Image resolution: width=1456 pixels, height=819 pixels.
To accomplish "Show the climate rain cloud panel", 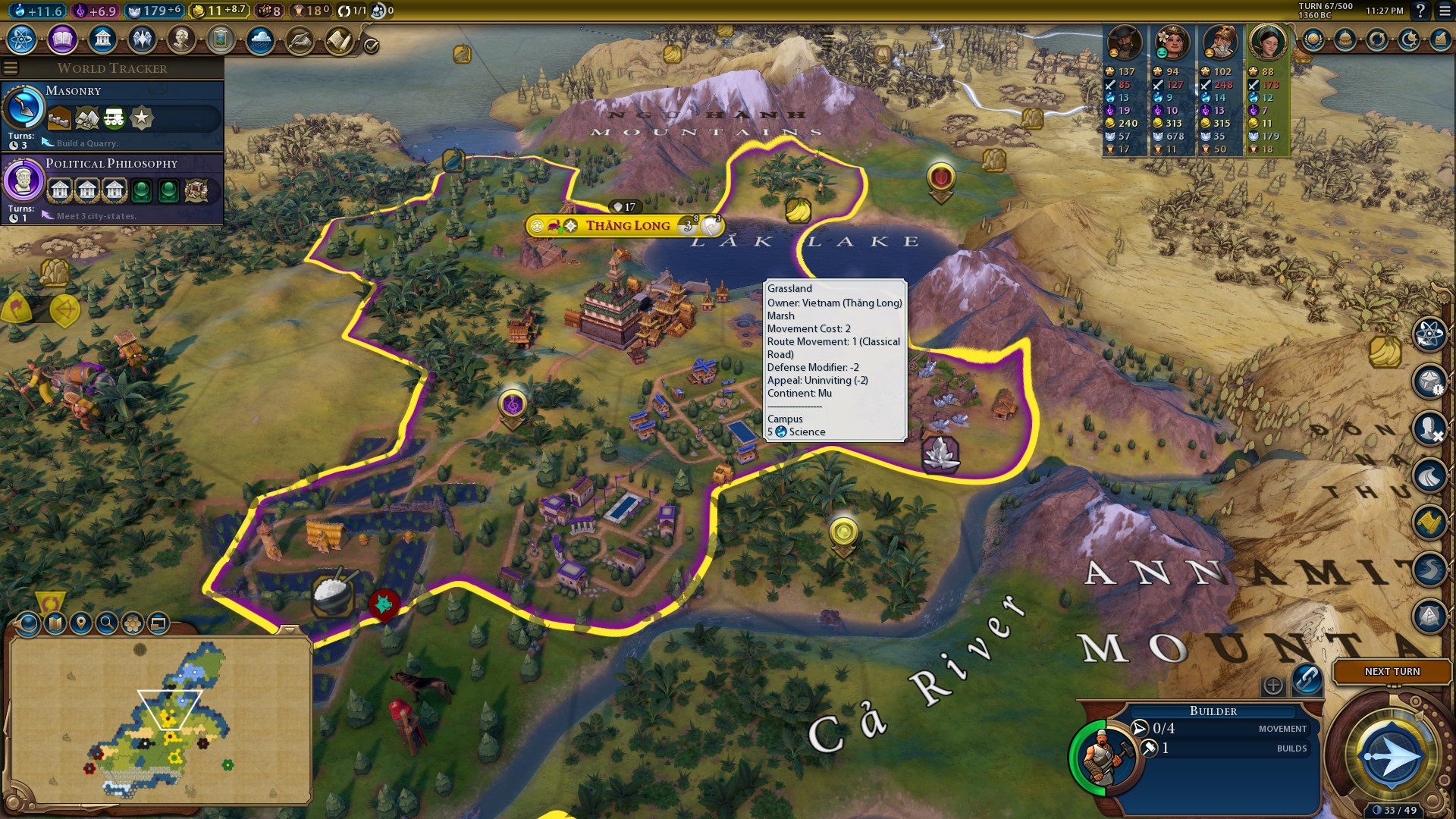I will 260,39.
